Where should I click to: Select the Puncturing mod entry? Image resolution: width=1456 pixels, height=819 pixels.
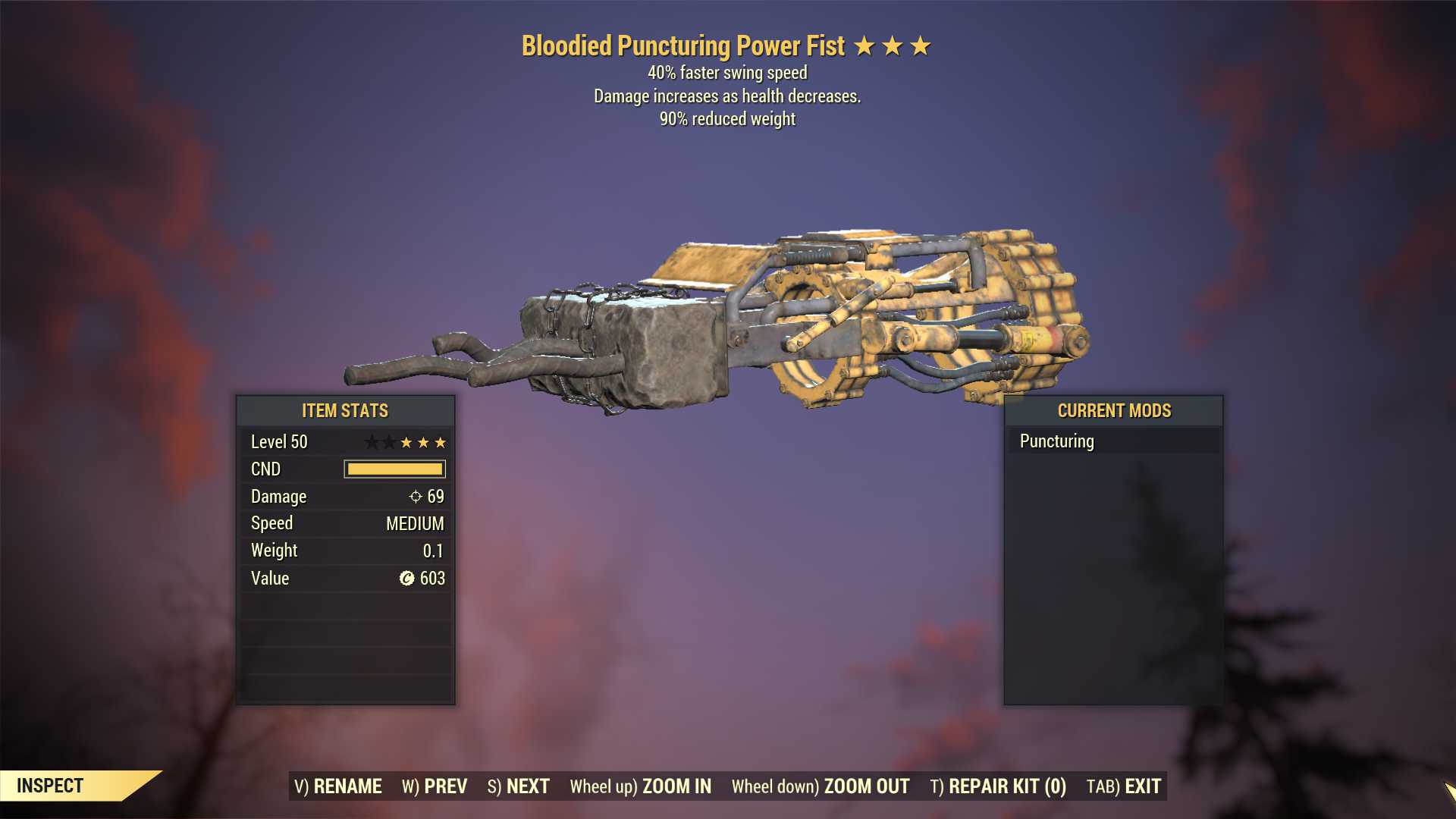pyautogui.click(x=1057, y=441)
